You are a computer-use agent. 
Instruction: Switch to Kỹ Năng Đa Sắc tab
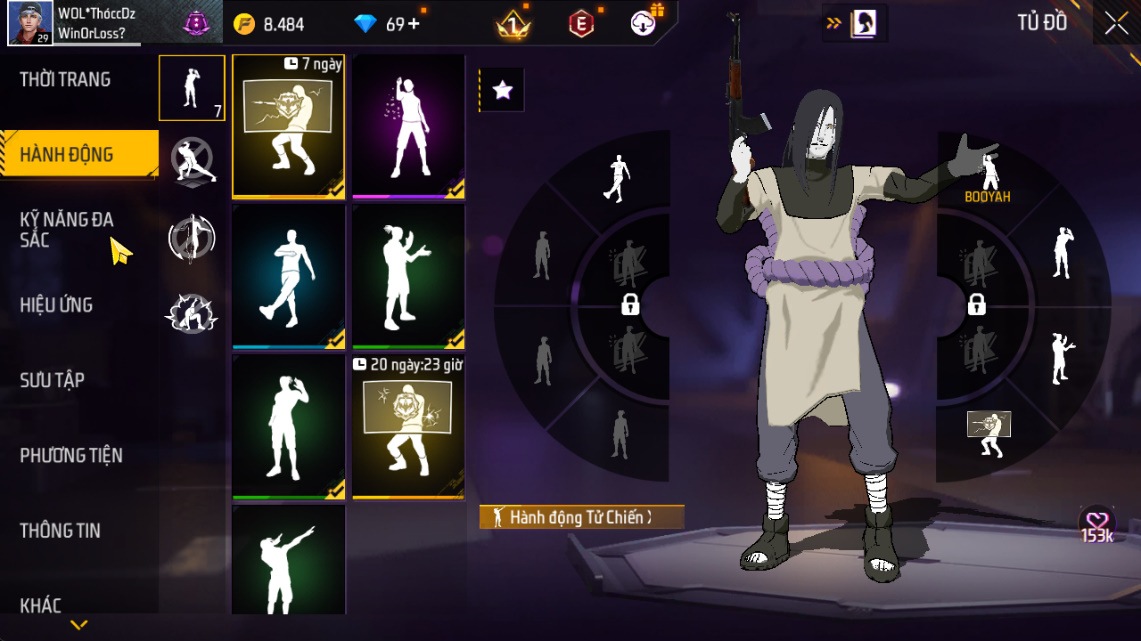(x=68, y=230)
